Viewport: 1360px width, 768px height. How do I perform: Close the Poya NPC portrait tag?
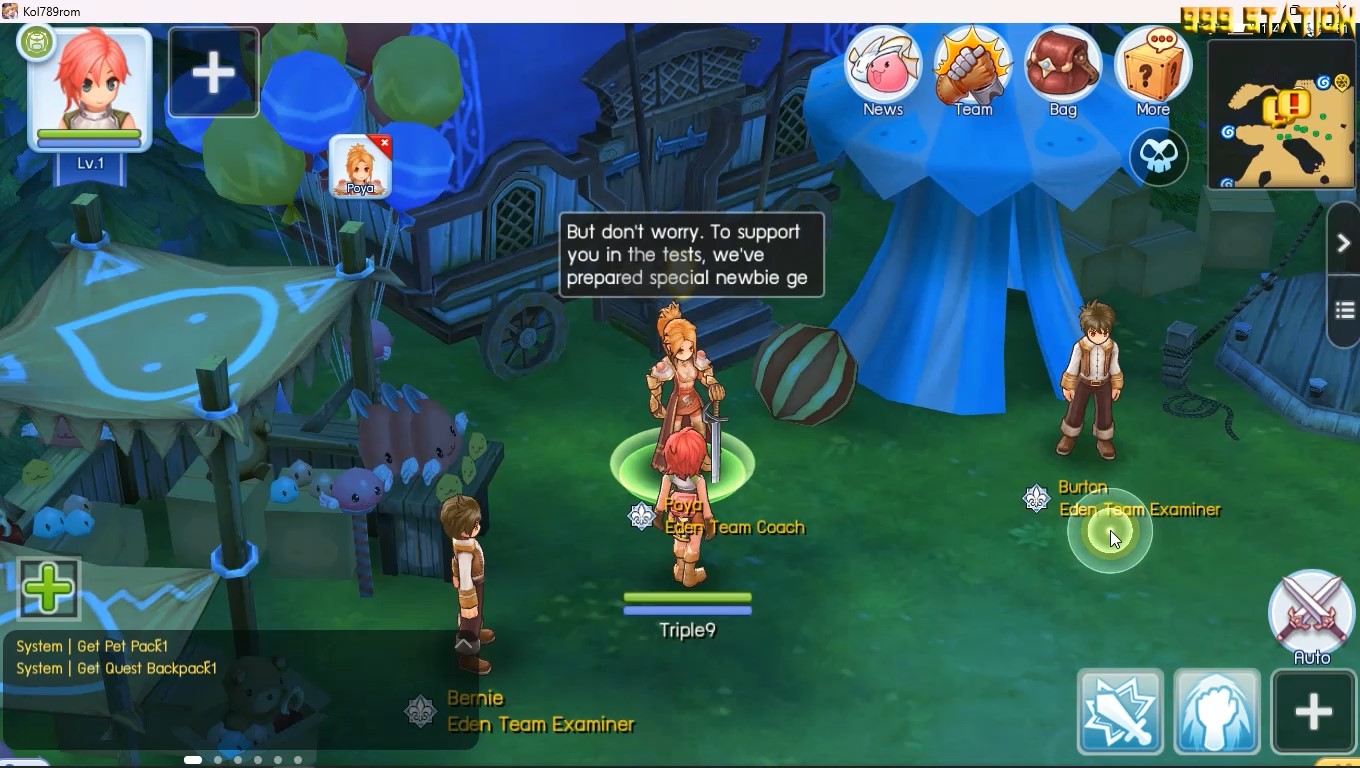pyautogui.click(x=385, y=144)
